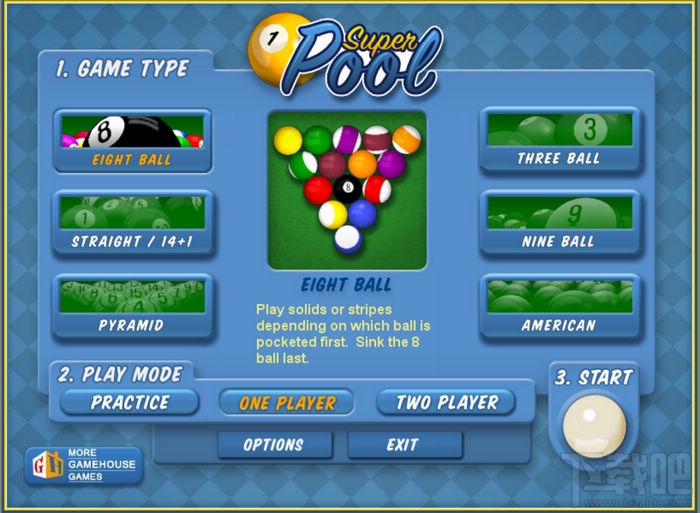Select the One Player mode
Image resolution: width=700 pixels, height=513 pixels.
tap(287, 403)
